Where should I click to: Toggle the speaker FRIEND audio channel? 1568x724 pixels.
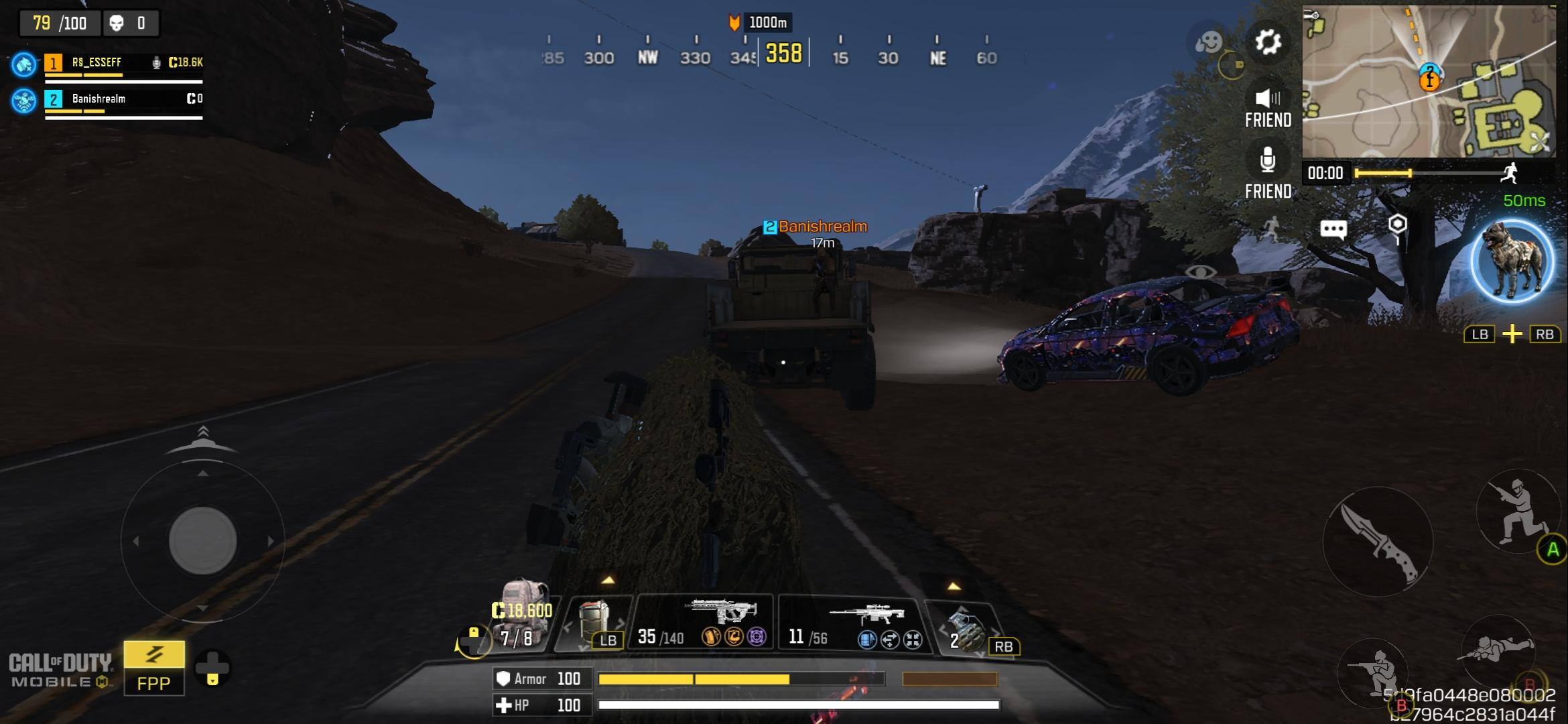[1267, 107]
